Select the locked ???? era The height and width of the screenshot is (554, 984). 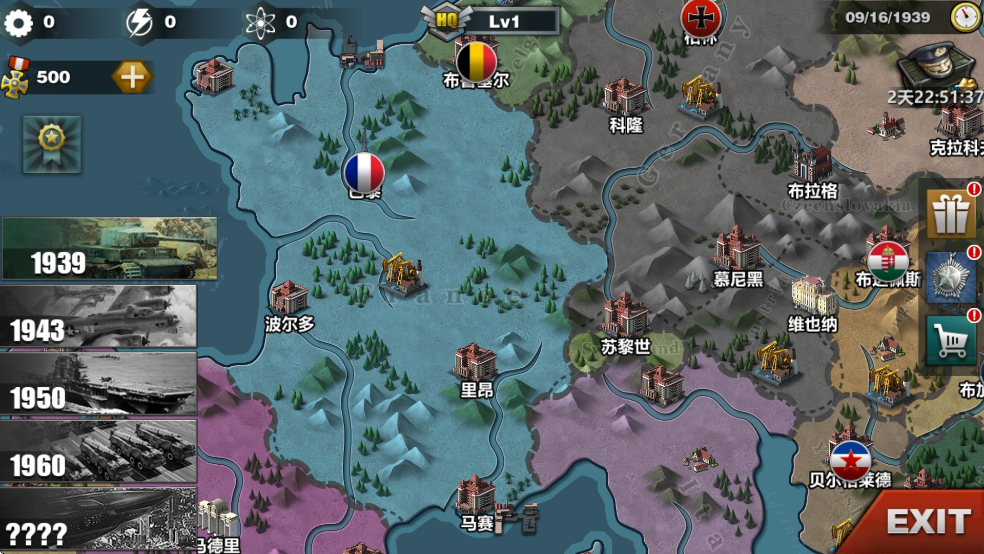(98, 520)
